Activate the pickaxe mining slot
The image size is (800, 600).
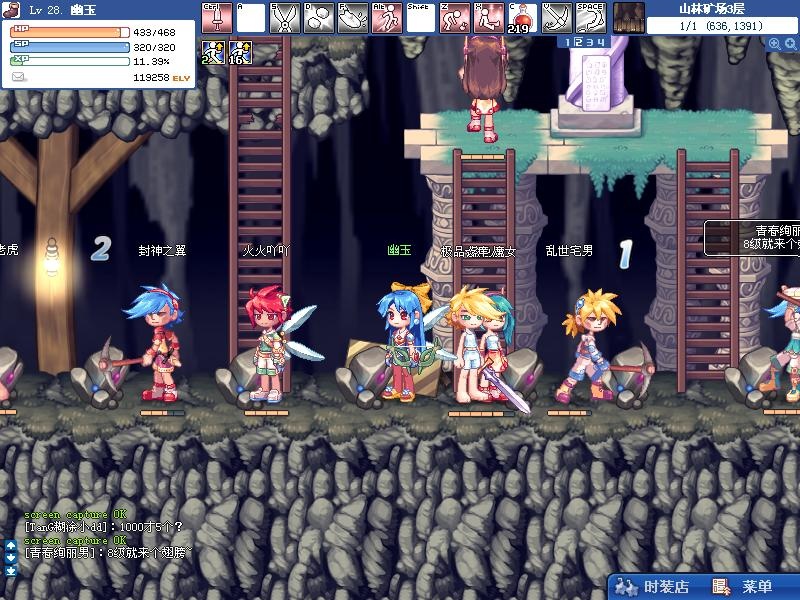(x=556, y=17)
